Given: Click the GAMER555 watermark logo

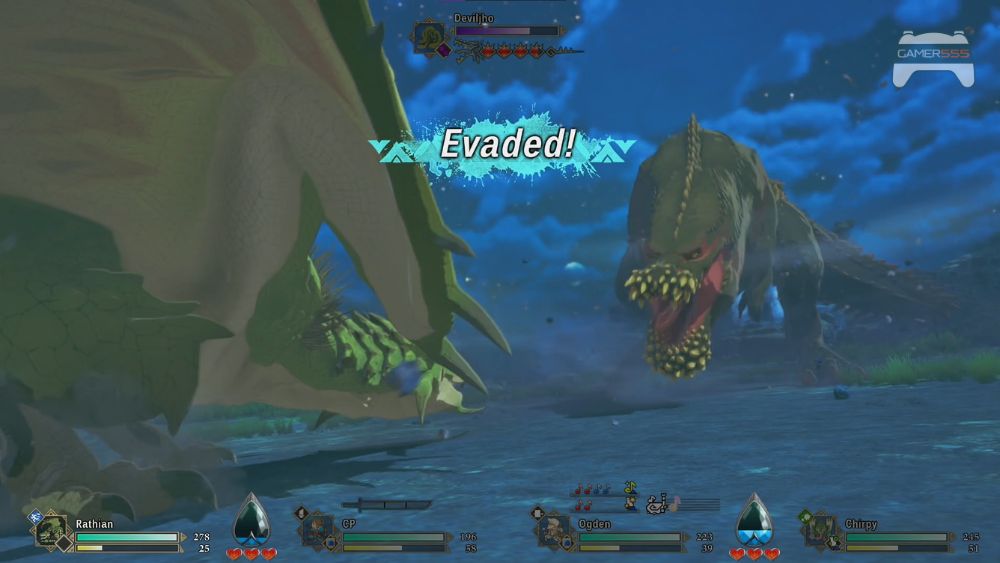Looking at the screenshot, I should pyautogui.click(x=932, y=57).
